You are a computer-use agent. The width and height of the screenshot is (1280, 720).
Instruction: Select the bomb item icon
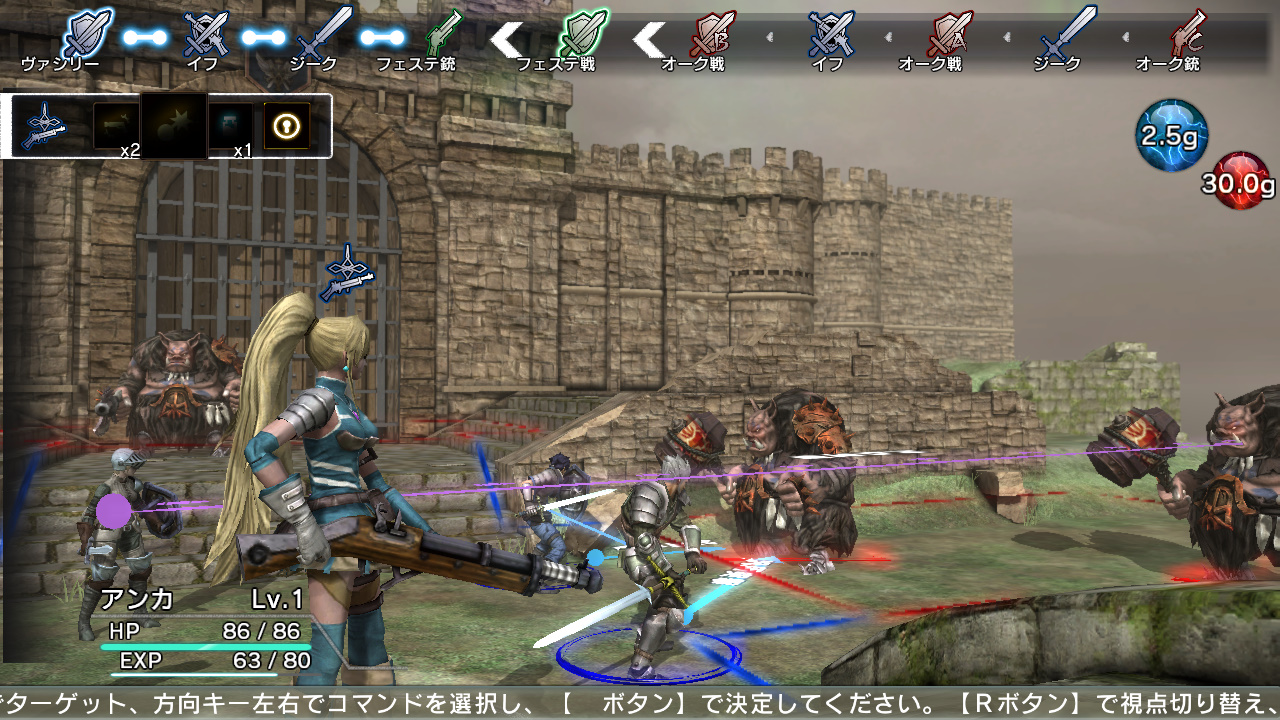click(175, 125)
